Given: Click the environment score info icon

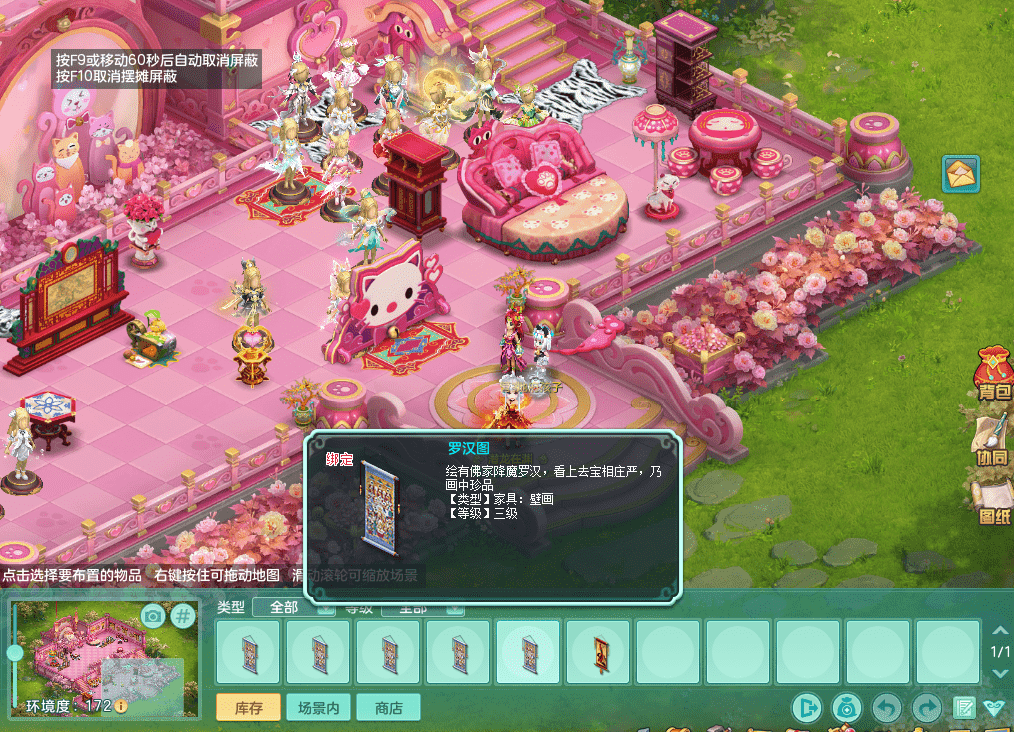Looking at the screenshot, I should coord(121,706).
